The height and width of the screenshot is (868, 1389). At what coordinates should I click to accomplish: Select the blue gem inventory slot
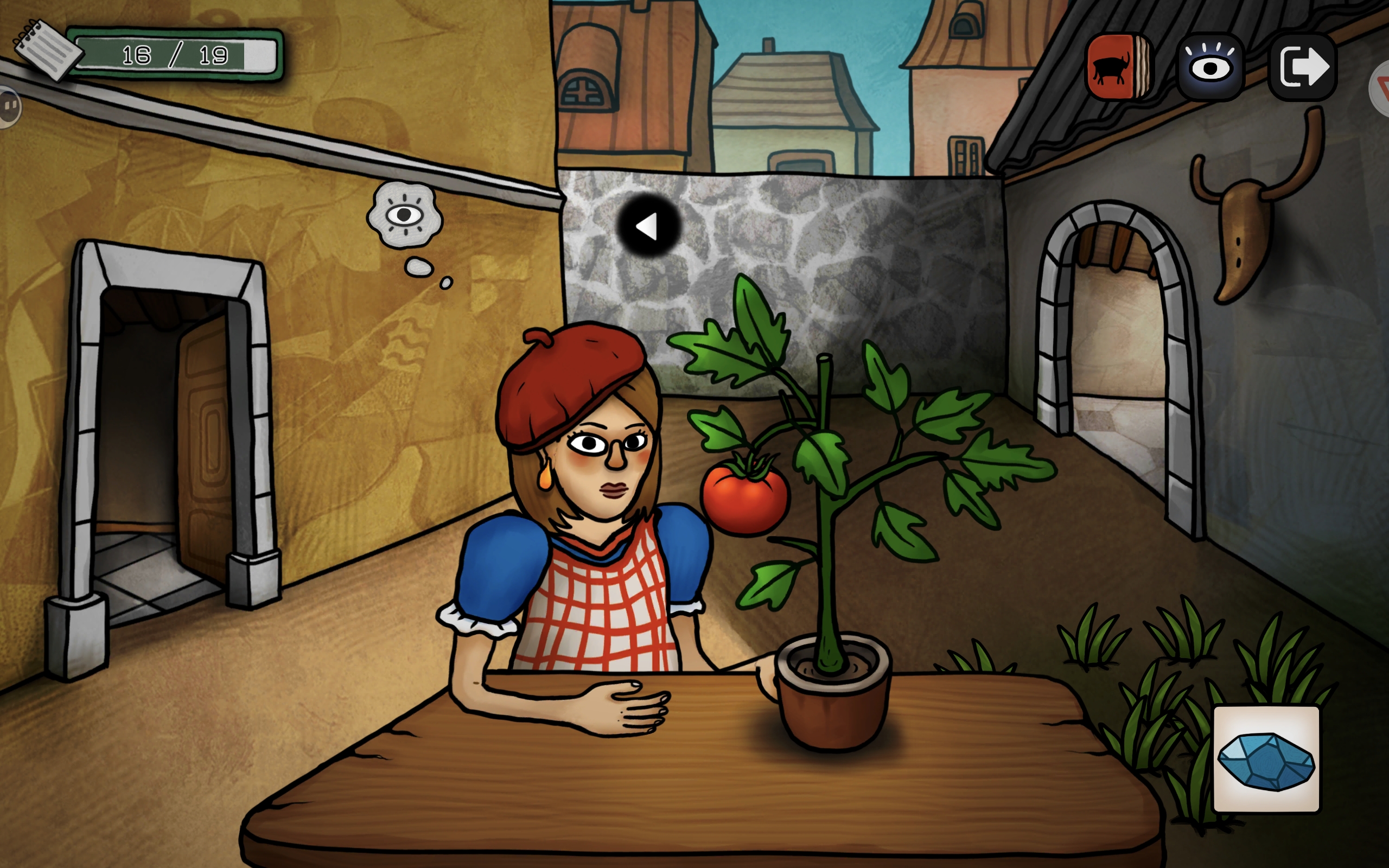pos(1266,759)
